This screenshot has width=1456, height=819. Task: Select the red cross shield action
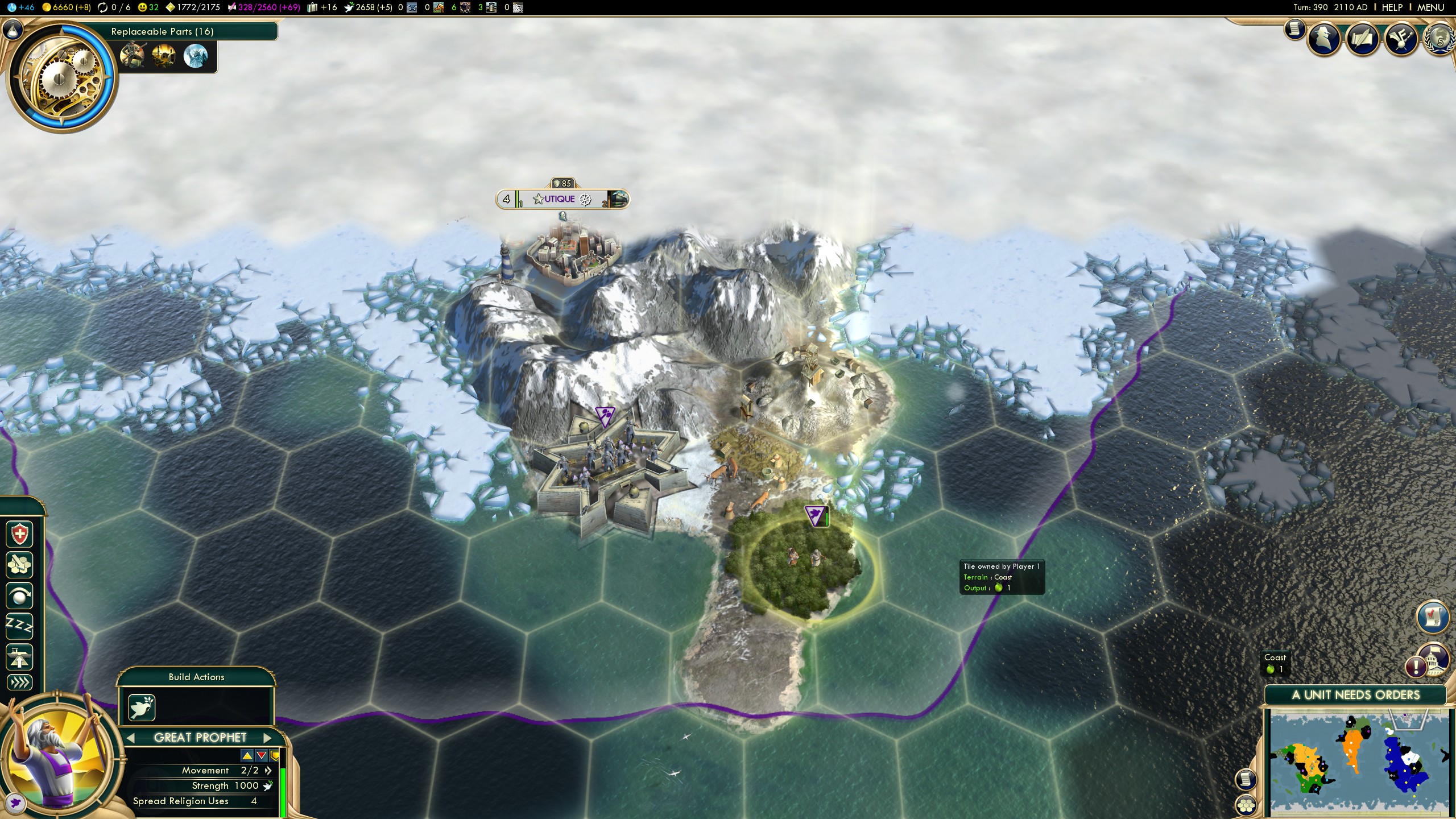click(19, 535)
